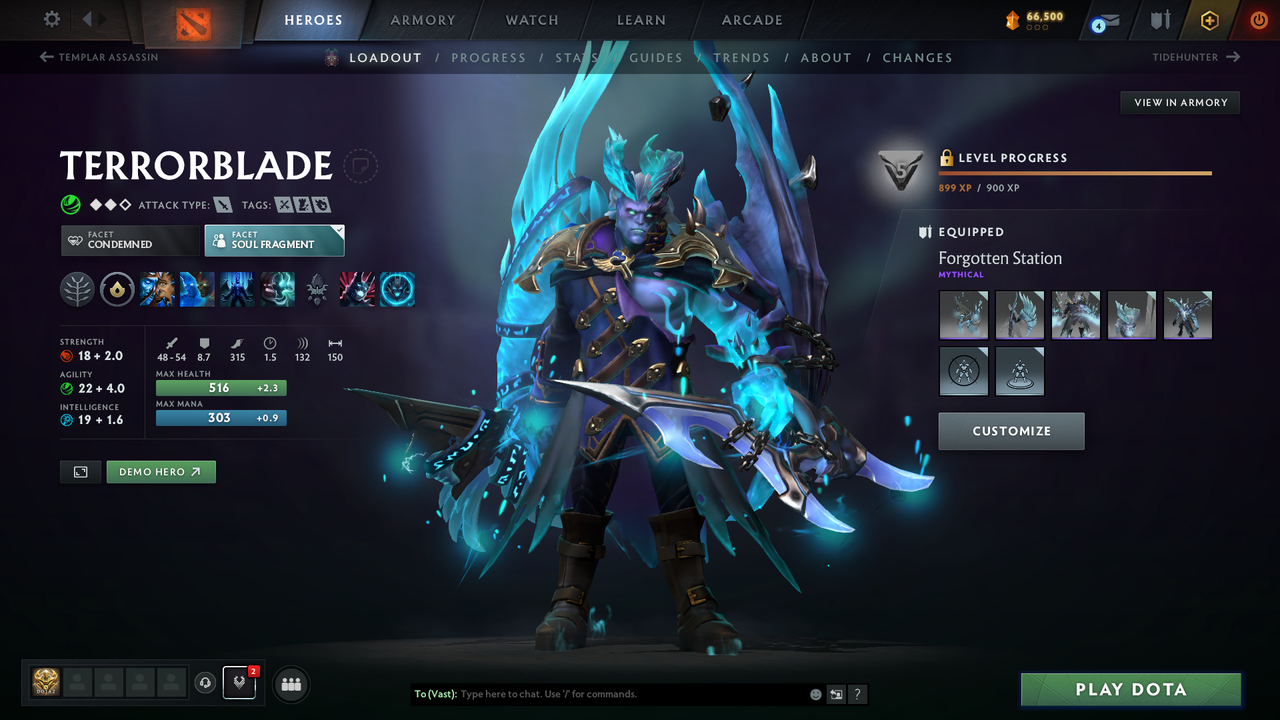Select the Condemned facet
Image resolution: width=1280 pixels, height=720 pixels.
pos(130,240)
